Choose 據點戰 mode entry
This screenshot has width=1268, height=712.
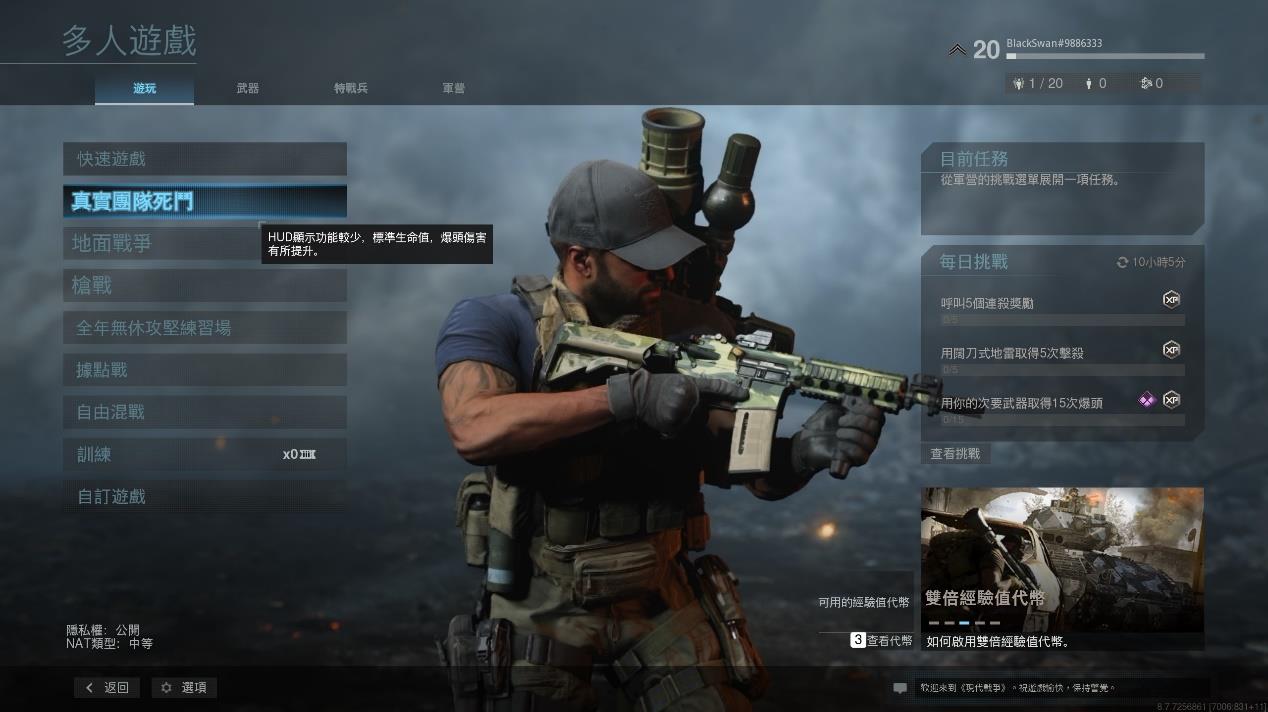[204, 370]
